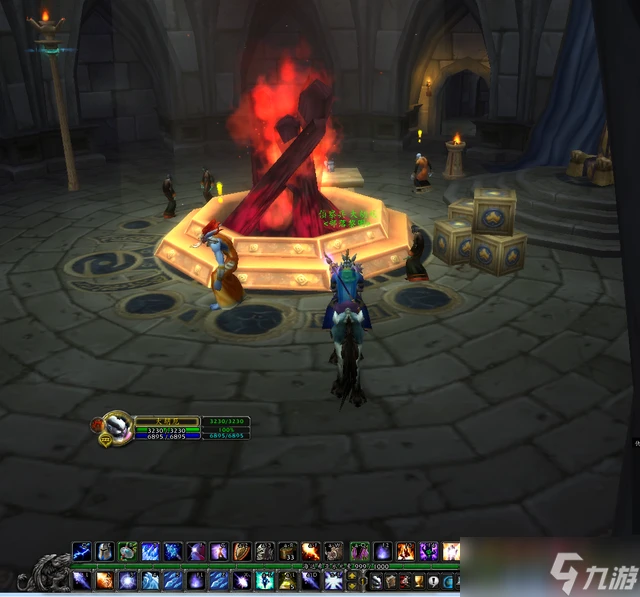640x597 pixels.
Task: Use the orange flame spell in bottom row
Action: tap(104, 580)
